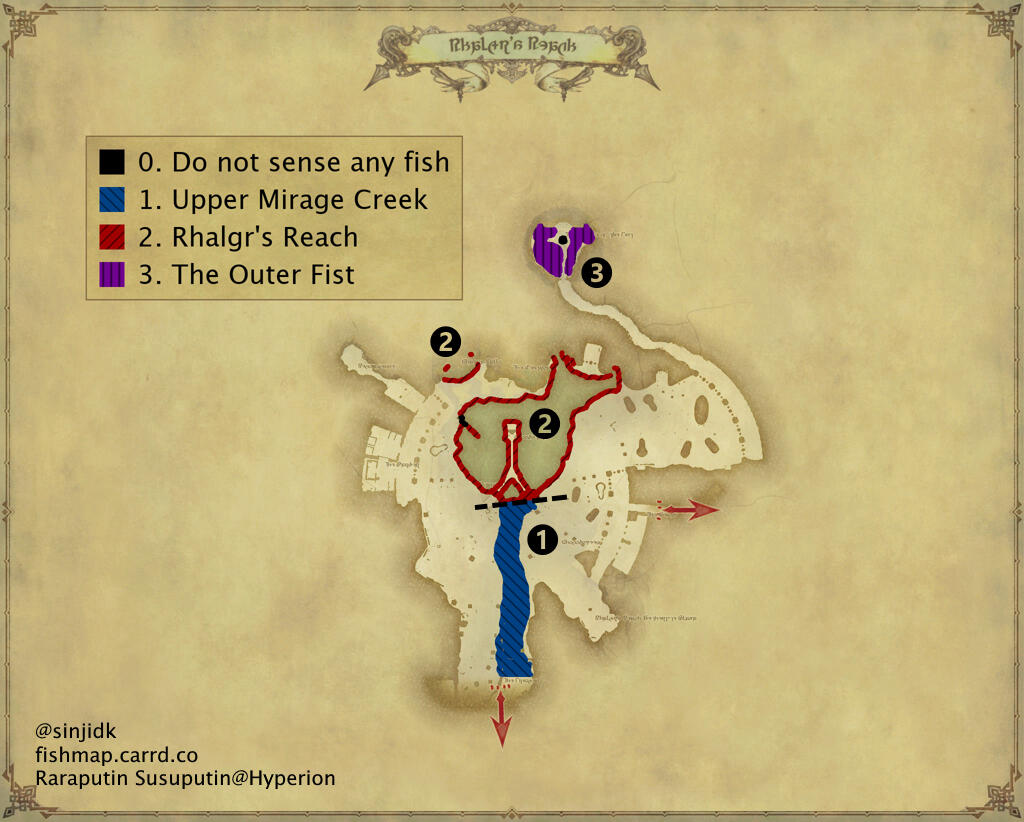Click the number 3 map marker
1024x822 pixels.
point(596,273)
